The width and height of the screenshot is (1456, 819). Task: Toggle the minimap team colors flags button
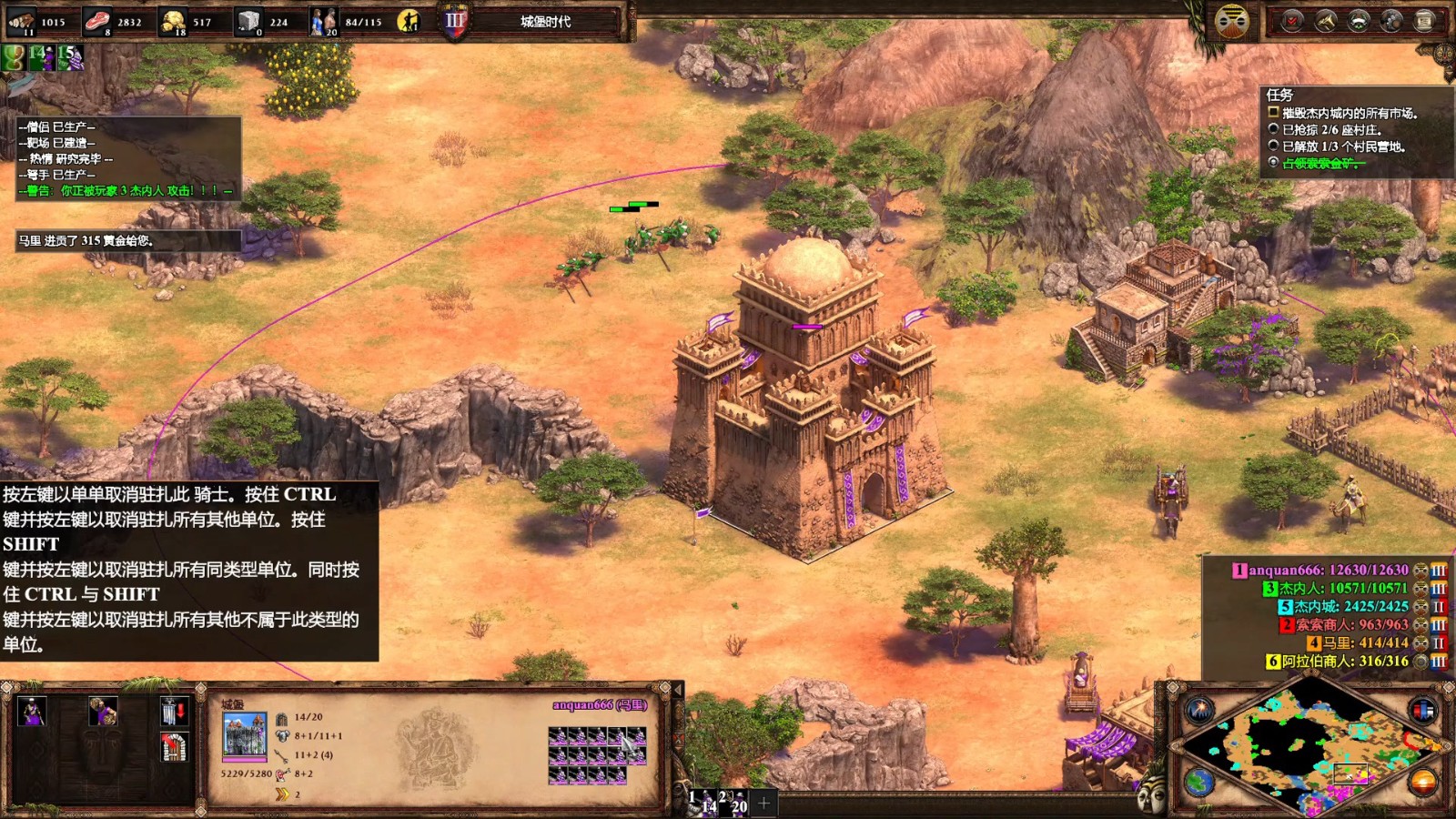[1422, 710]
